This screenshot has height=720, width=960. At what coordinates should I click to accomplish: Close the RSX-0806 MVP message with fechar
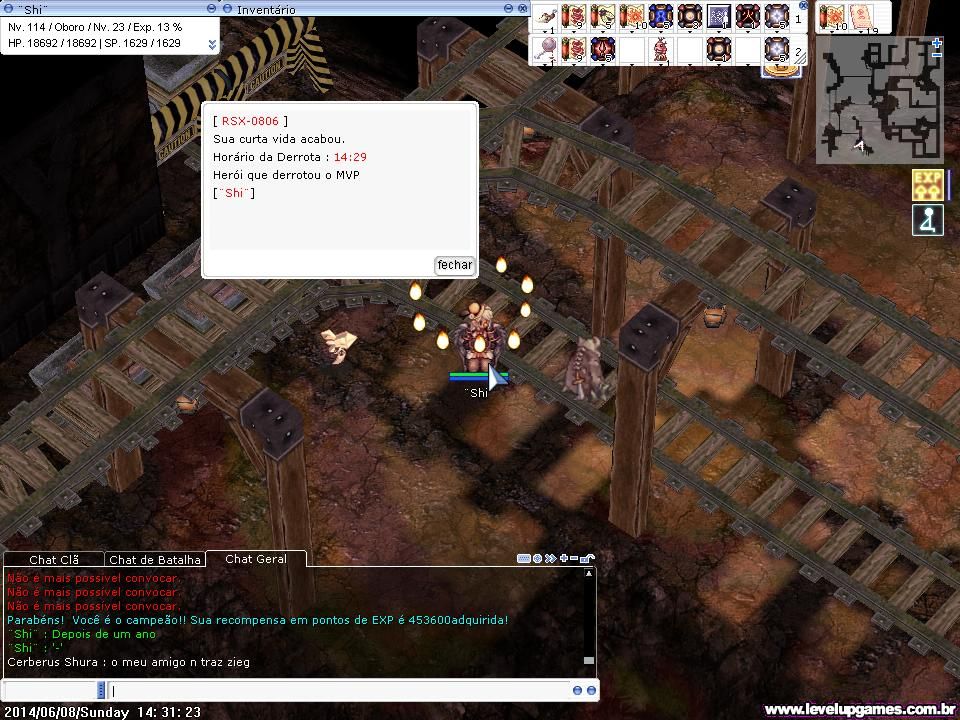pyautogui.click(x=454, y=265)
